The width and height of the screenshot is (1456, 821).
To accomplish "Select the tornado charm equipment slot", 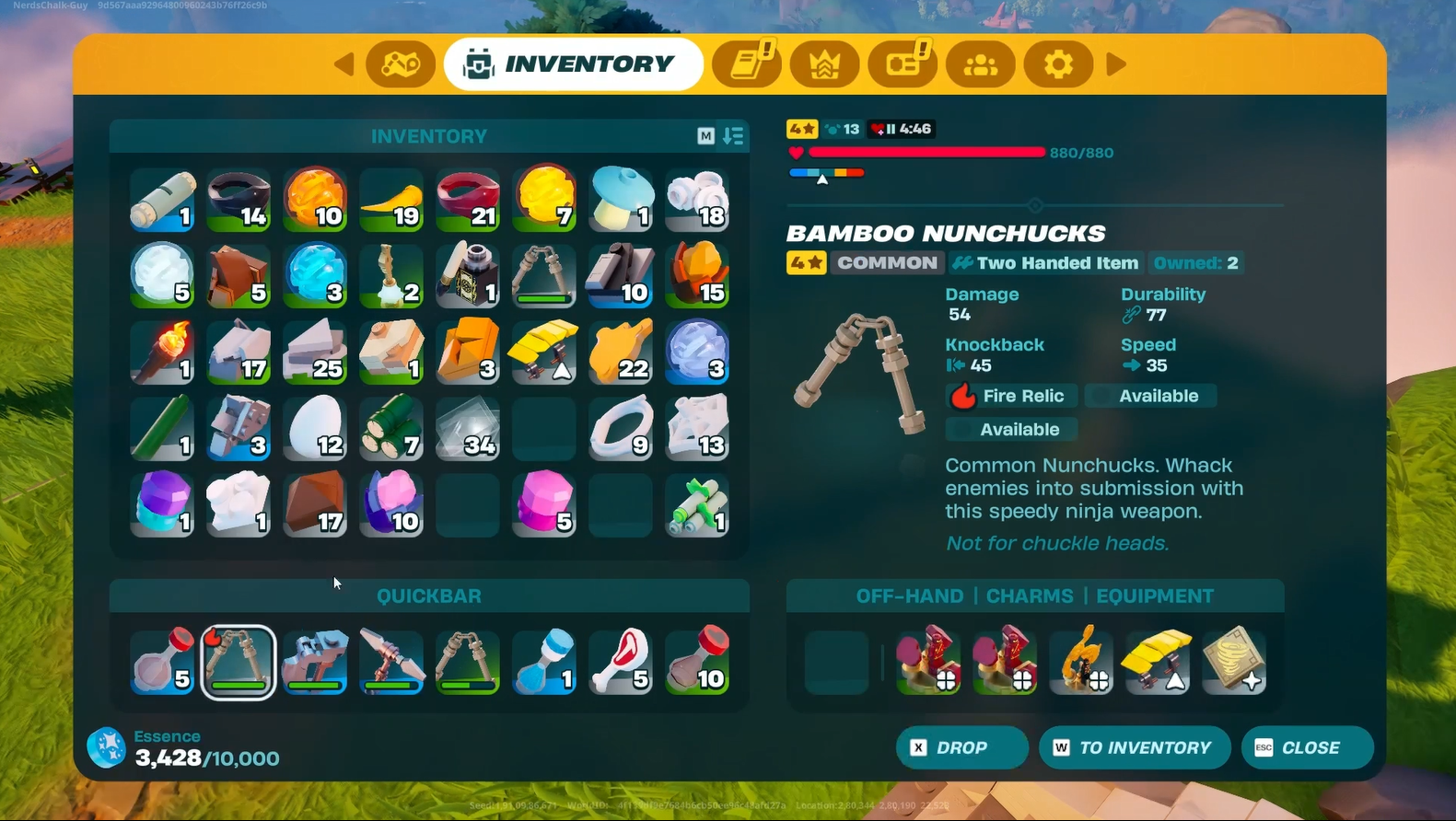I will pos(1234,660).
